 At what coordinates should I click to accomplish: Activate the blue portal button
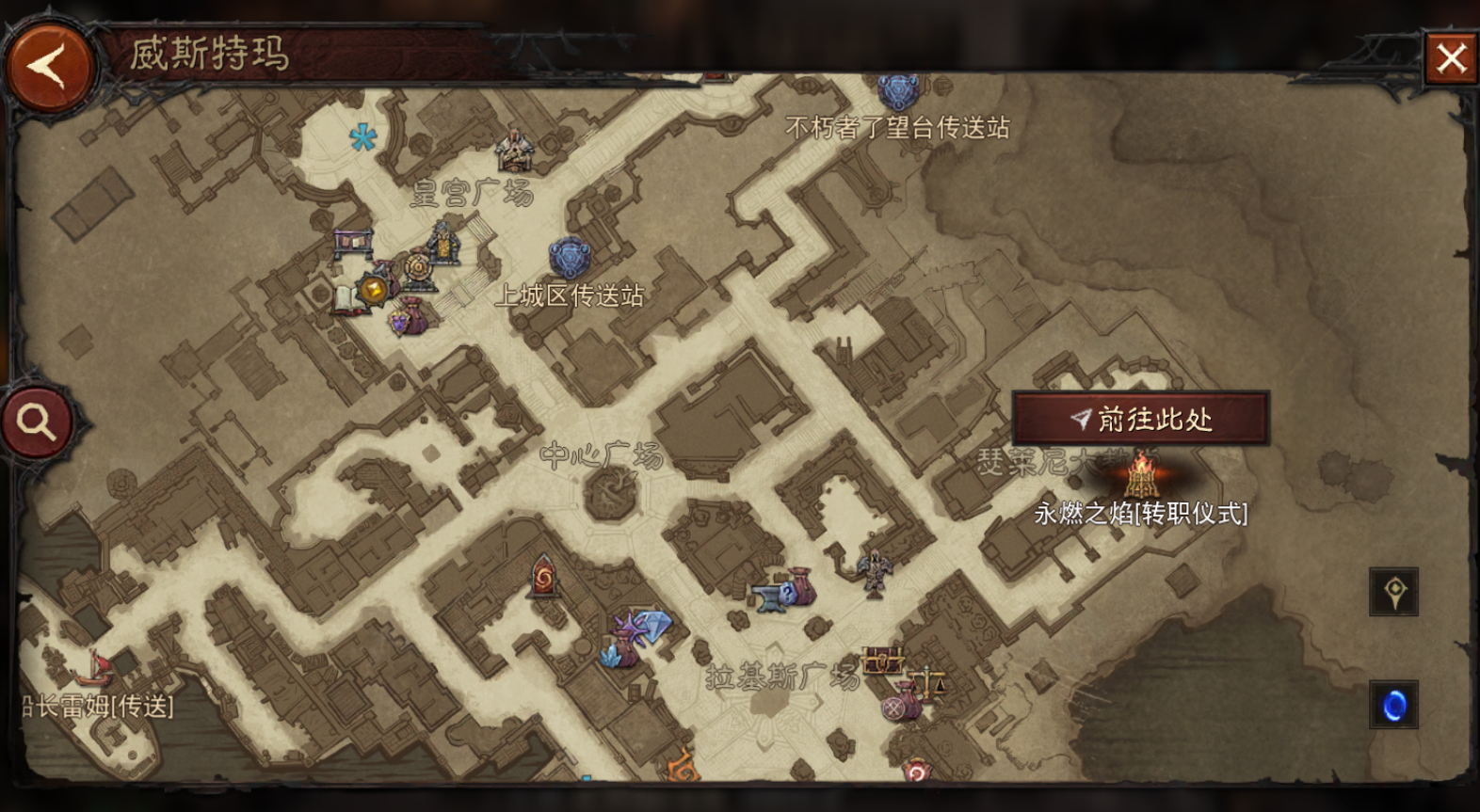pyautogui.click(x=1393, y=705)
